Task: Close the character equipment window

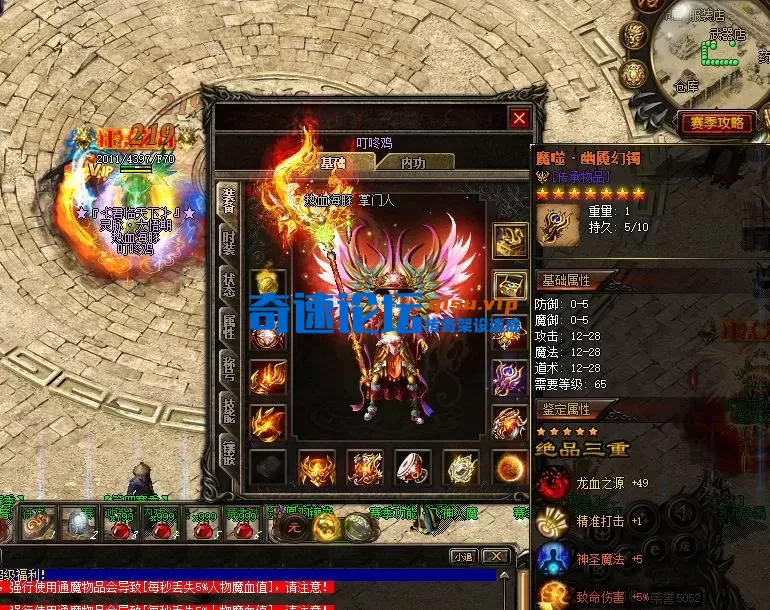Action: point(519,118)
